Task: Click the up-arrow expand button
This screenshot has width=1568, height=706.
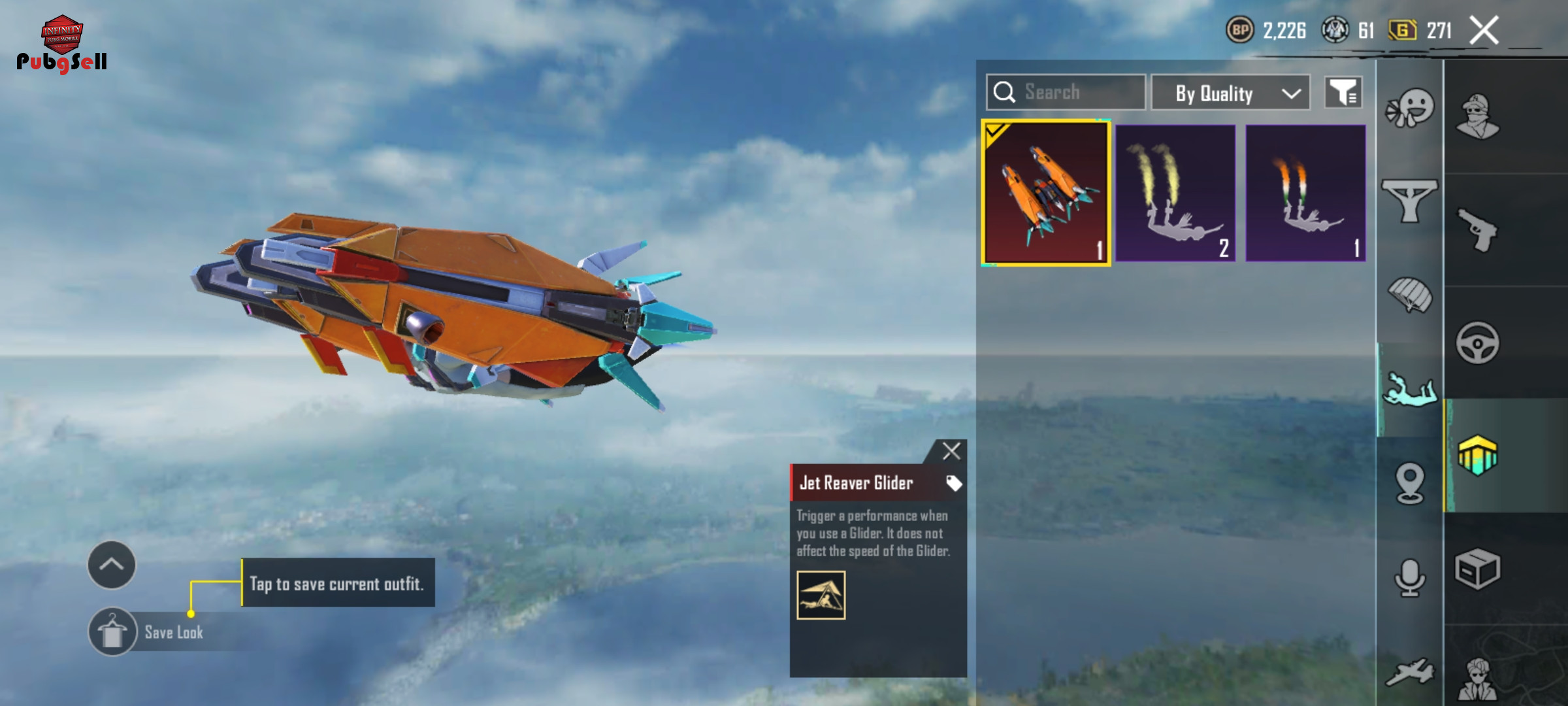Action: pyautogui.click(x=112, y=565)
